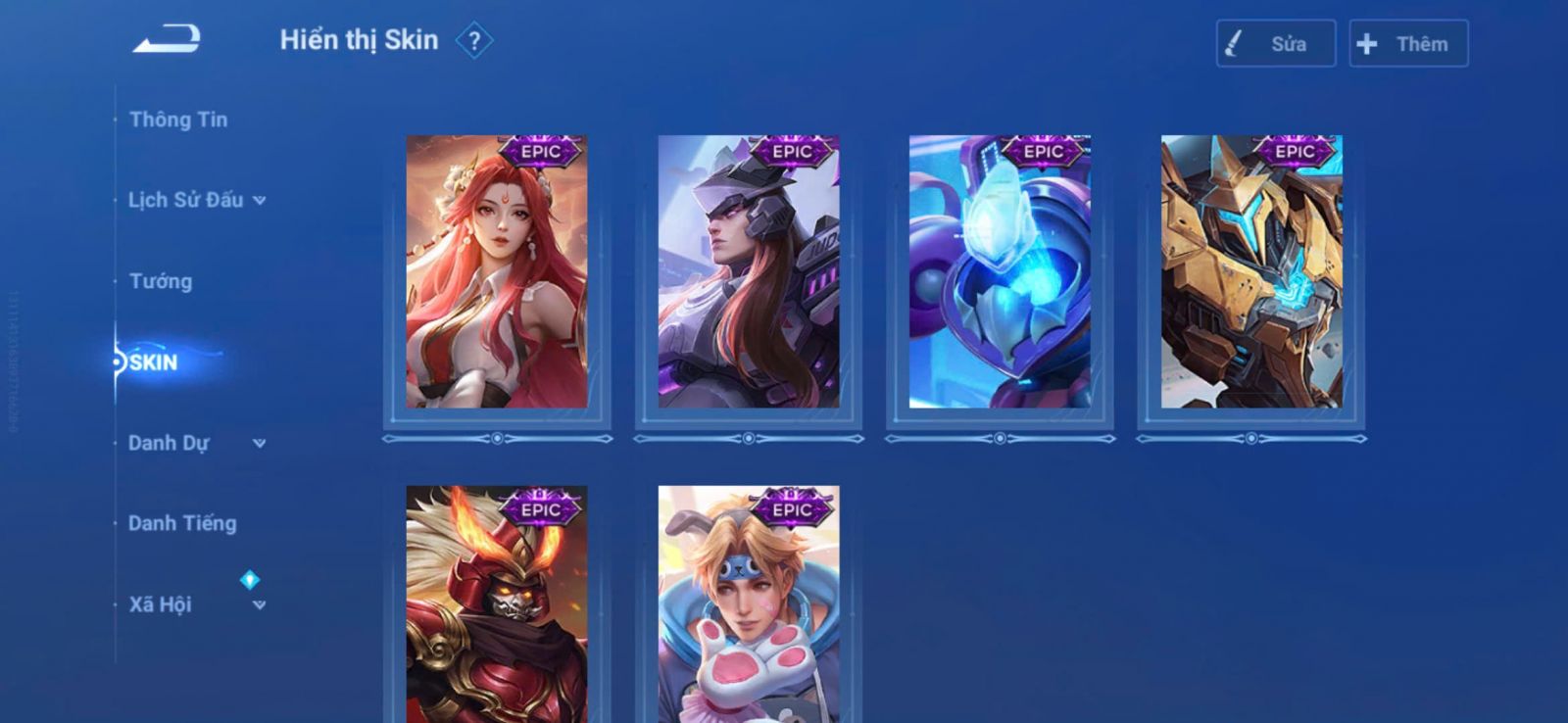Go back using the arrow icon
The height and width of the screenshot is (723, 1568).
(x=167, y=40)
